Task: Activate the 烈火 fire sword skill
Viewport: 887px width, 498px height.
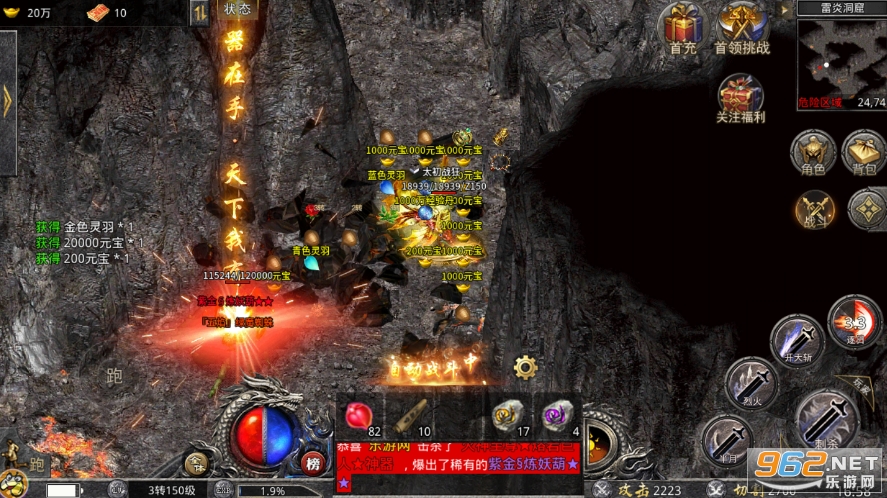Action: pos(750,384)
